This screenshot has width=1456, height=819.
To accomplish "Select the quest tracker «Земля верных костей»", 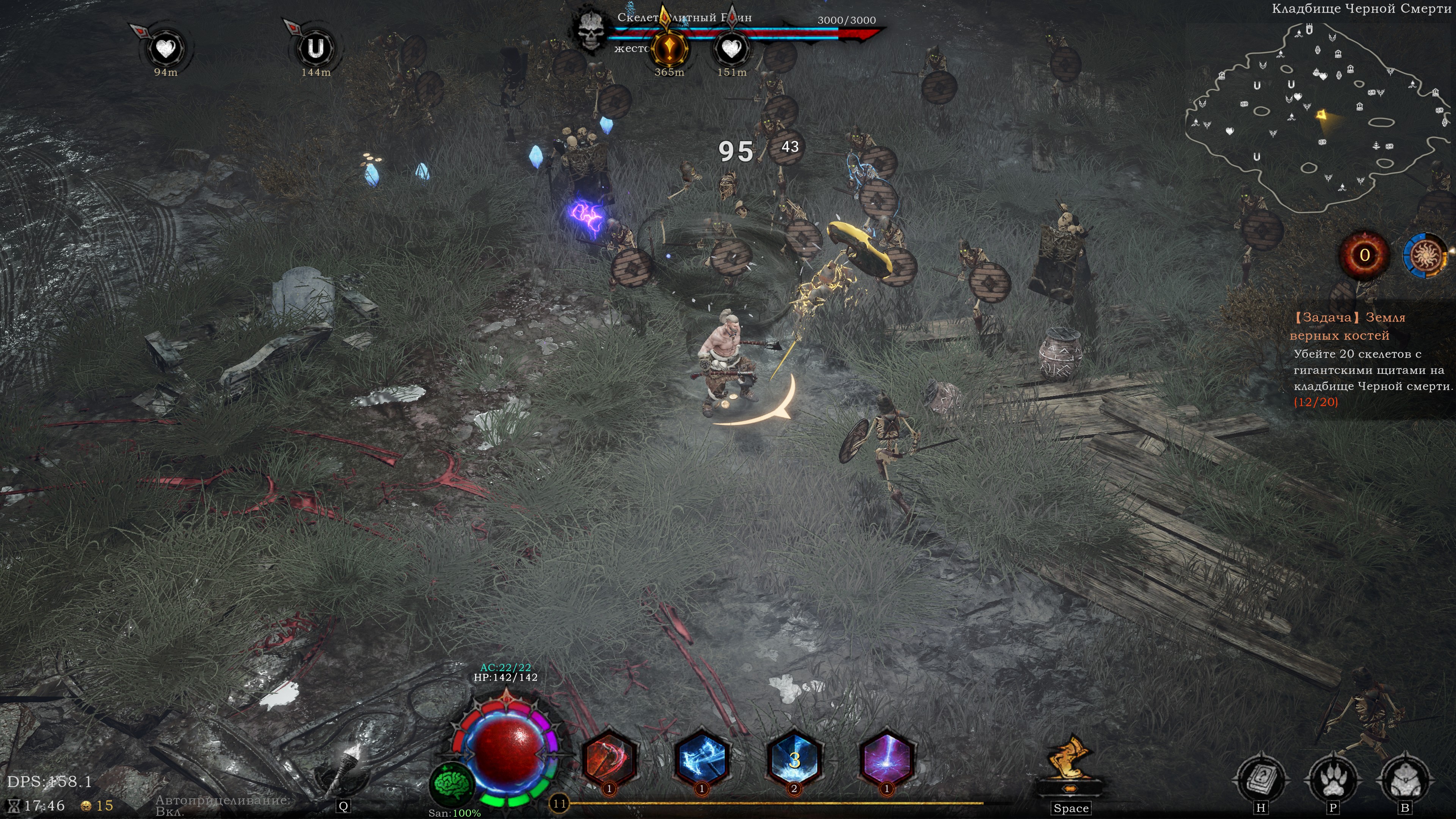I will coord(1348,326).
